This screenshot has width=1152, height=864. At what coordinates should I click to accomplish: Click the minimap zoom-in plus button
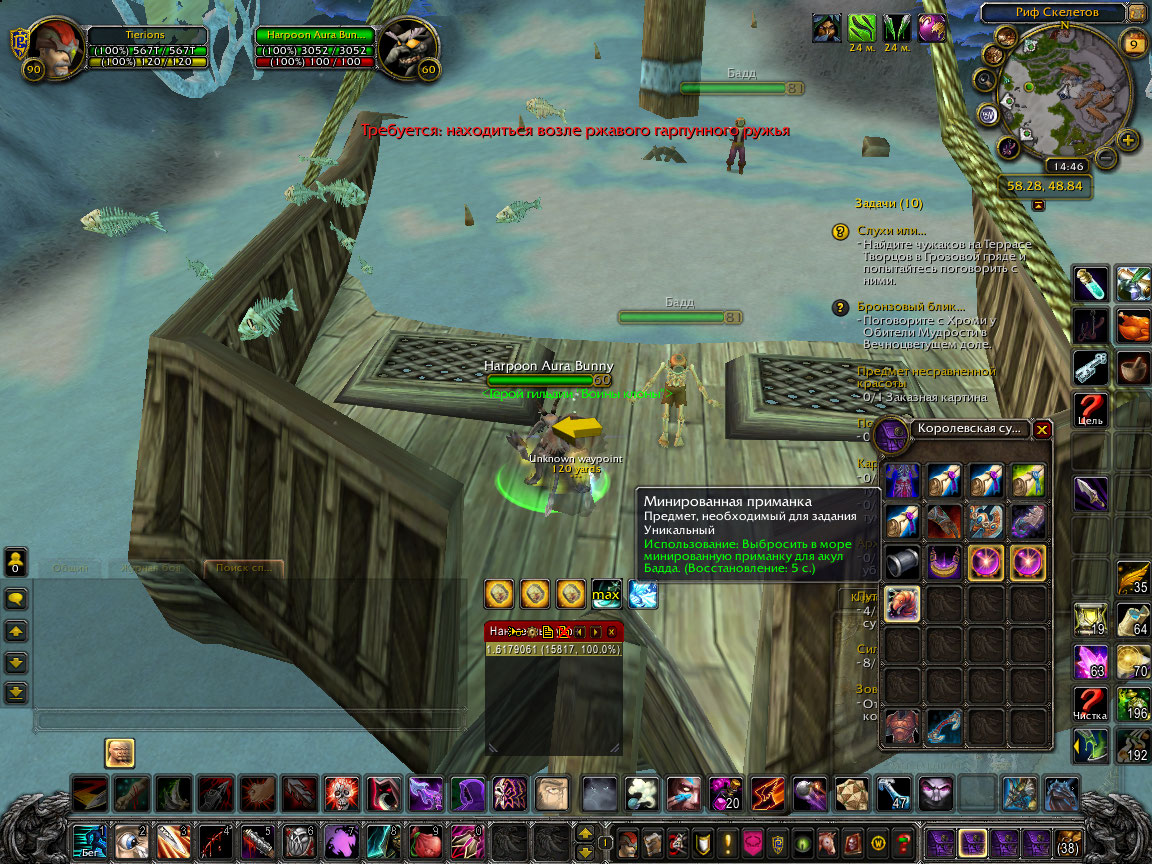tap(1128, 139)
